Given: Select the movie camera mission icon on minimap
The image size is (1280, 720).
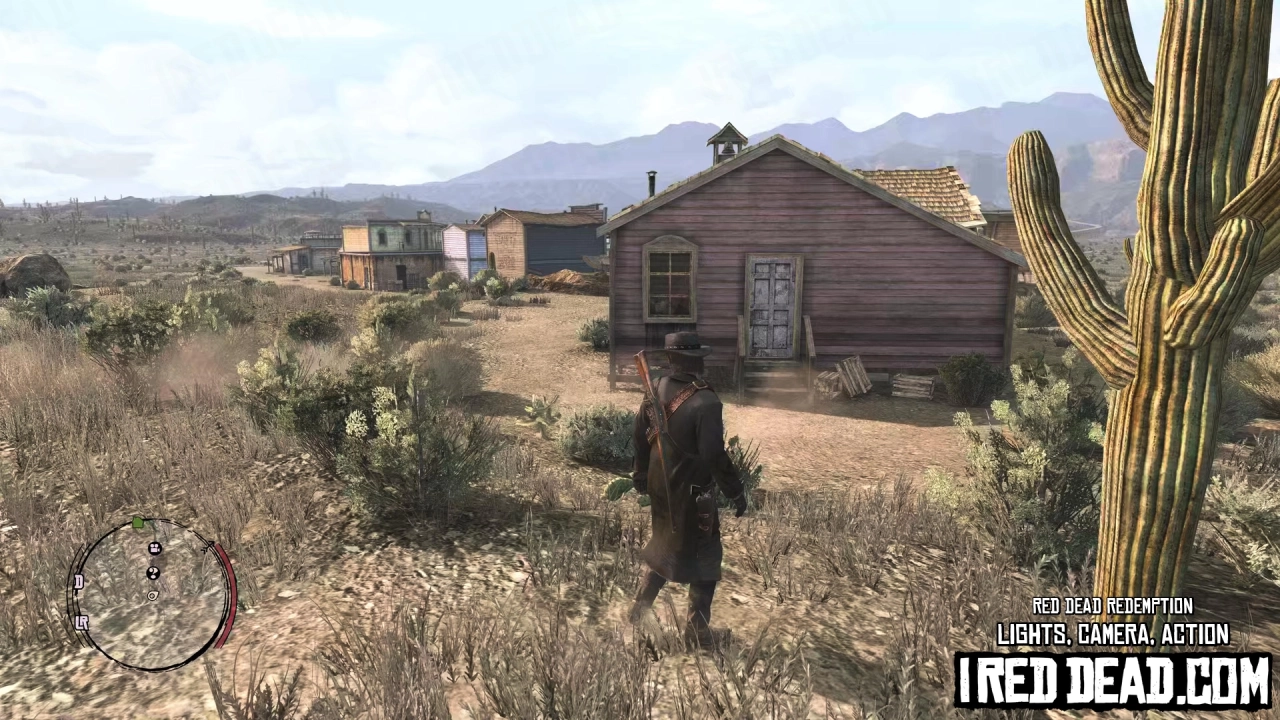Looking at the screenshot, I should [x=154, y=549].
